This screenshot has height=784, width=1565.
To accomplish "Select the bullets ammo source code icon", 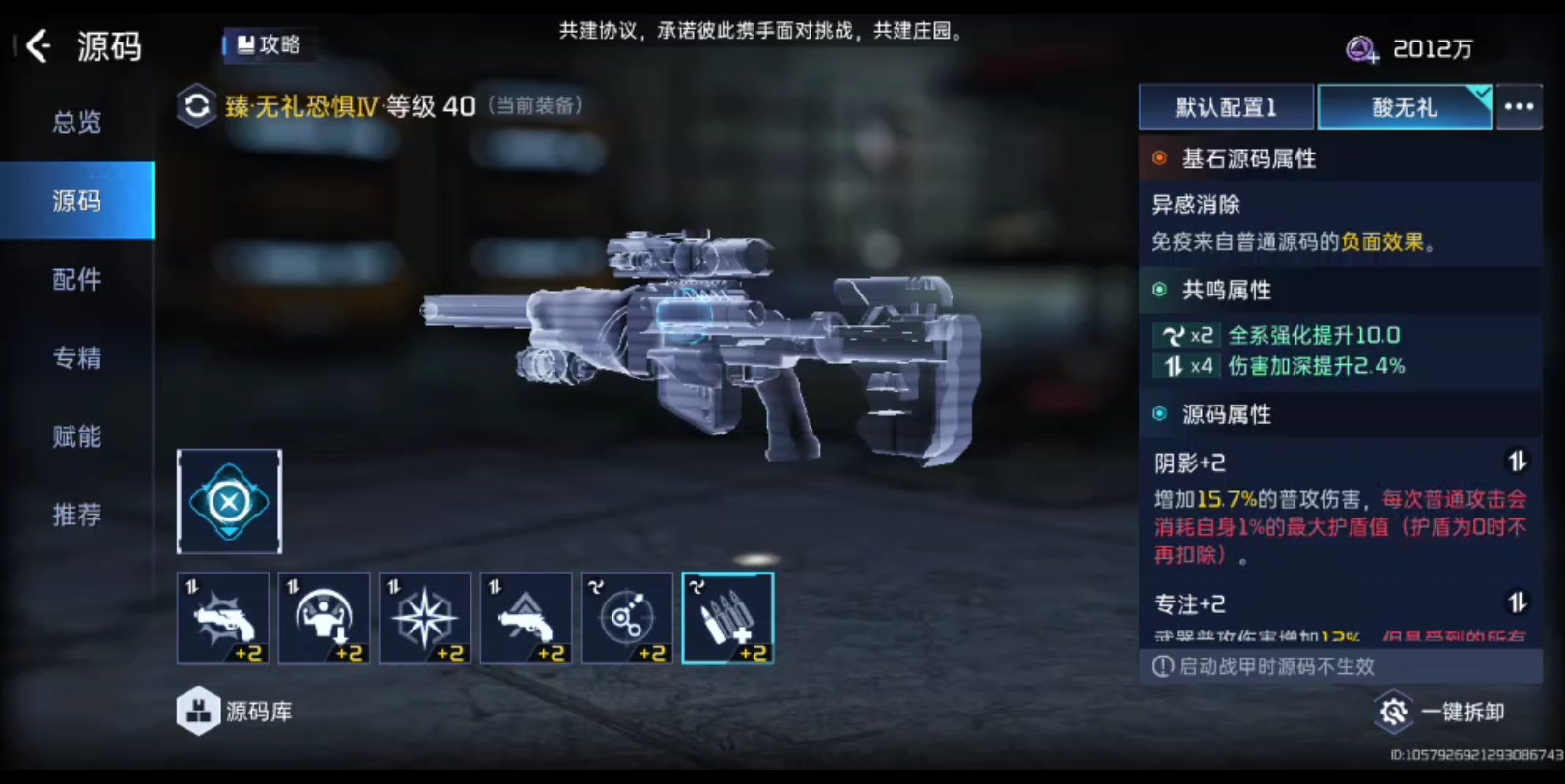I will point(727,618).
